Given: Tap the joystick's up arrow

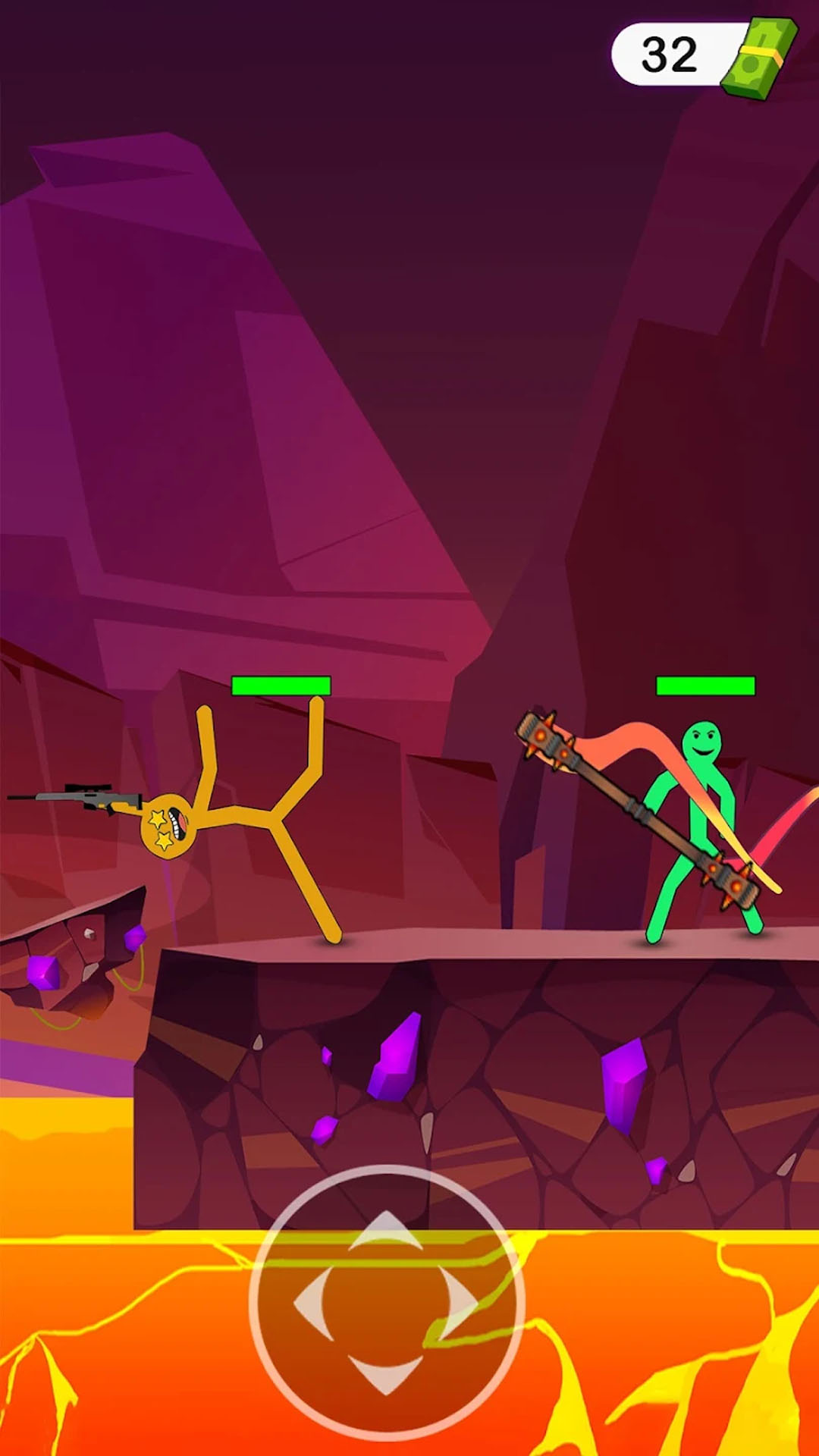Looking at the screenshot, I should tap(386, 1231).
